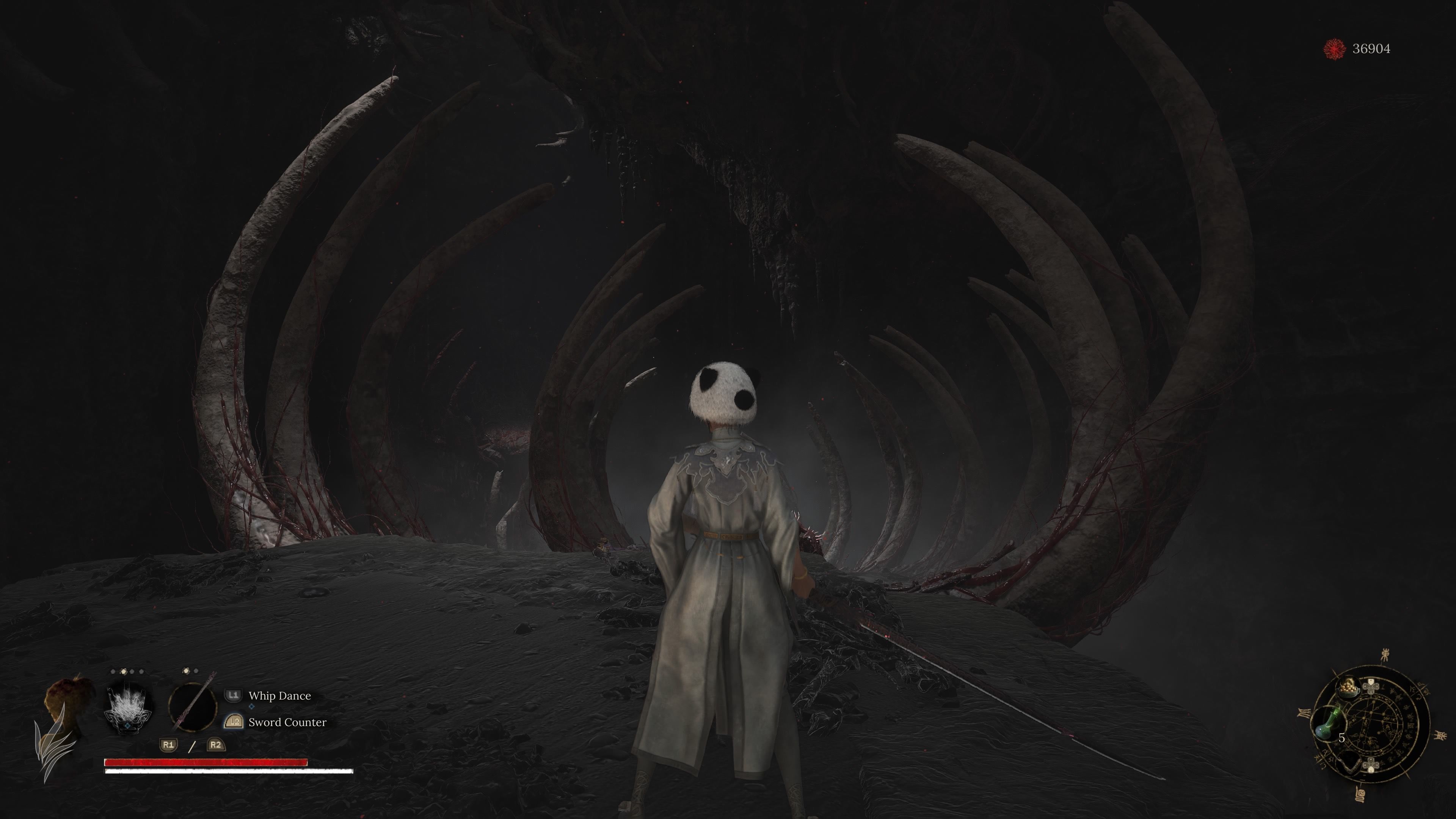Click the filled charge pip above the mask skill
The image size is (1456, 819).
pos(124,672)
